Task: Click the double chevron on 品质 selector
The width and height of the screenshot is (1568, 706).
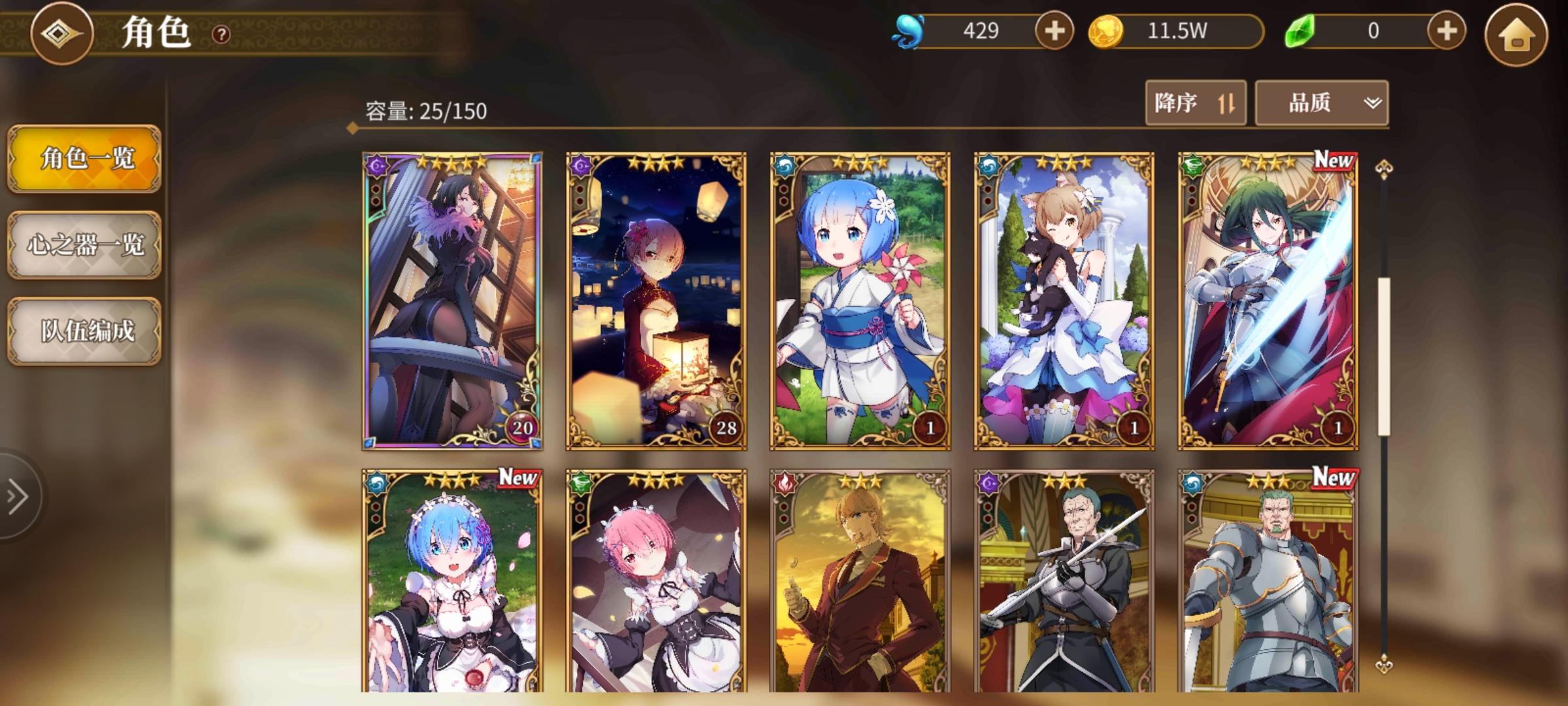Action: 1372,103
